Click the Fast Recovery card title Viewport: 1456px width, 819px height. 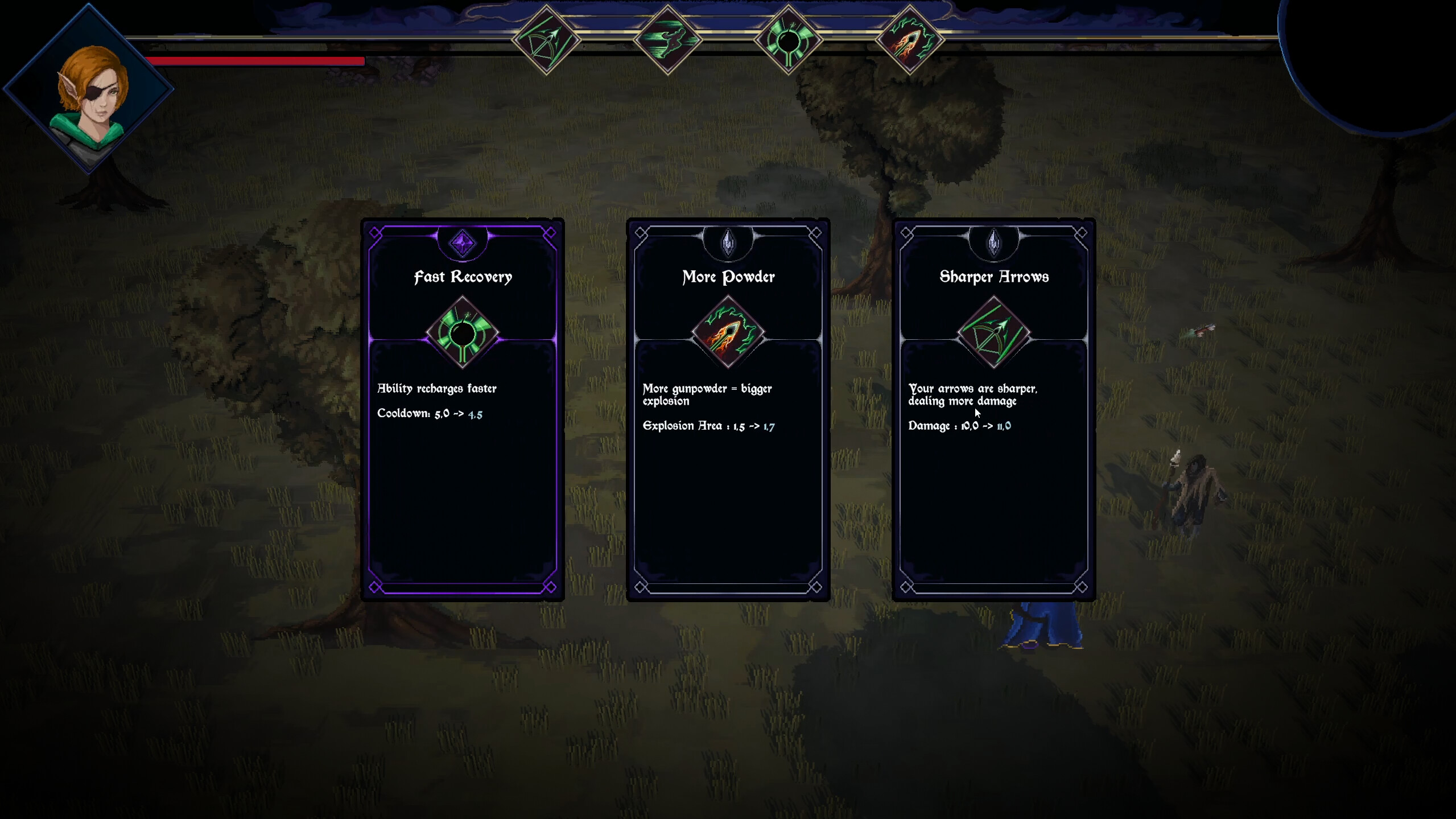point(463,277)
